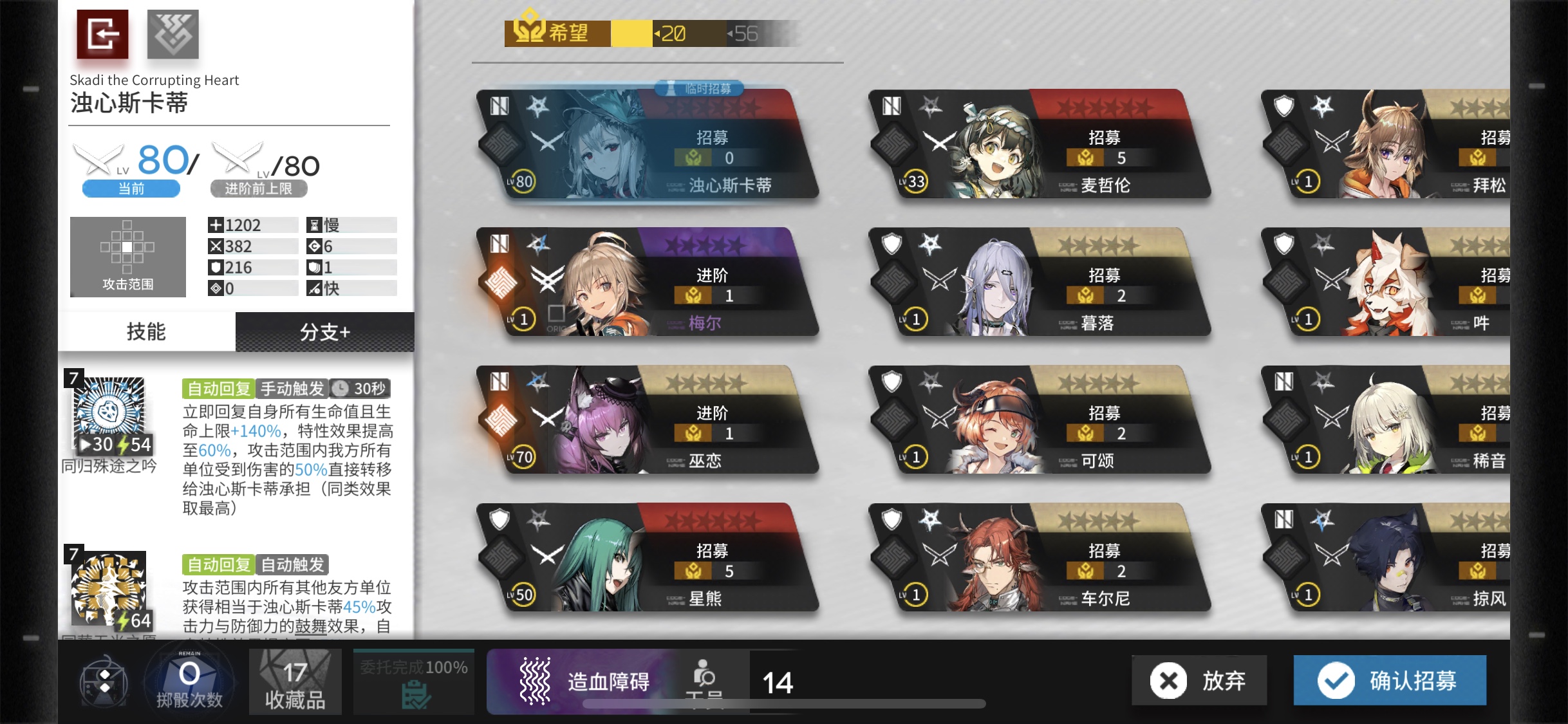The height and width of the screenshot is (724, 1568).
Task: Select the 浊心斯卡蒂 operator card
Action: pyautogui.click(x=647, y=145)
